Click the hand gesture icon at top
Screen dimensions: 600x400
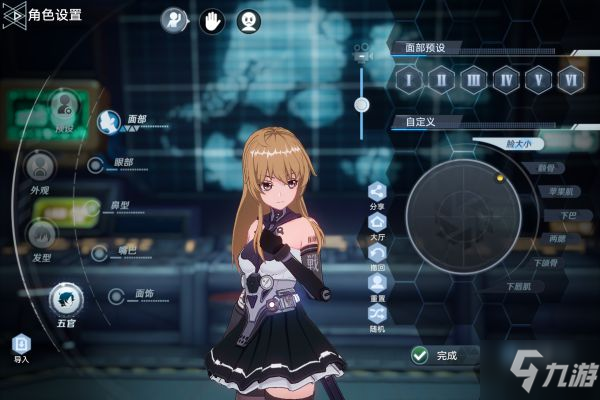pyautogui.click(x=211, y=19)
